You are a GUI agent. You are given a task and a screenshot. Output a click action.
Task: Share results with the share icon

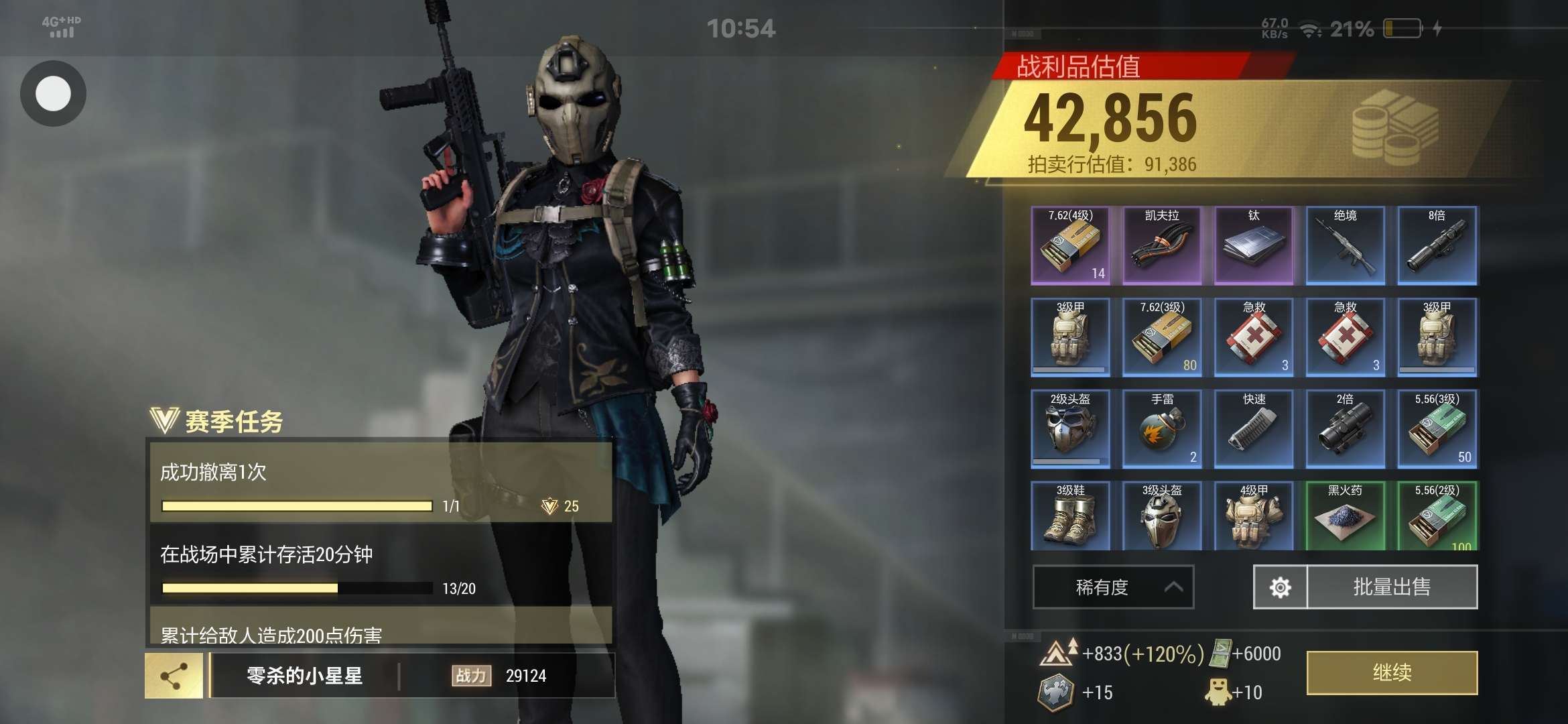coord(174,676)
